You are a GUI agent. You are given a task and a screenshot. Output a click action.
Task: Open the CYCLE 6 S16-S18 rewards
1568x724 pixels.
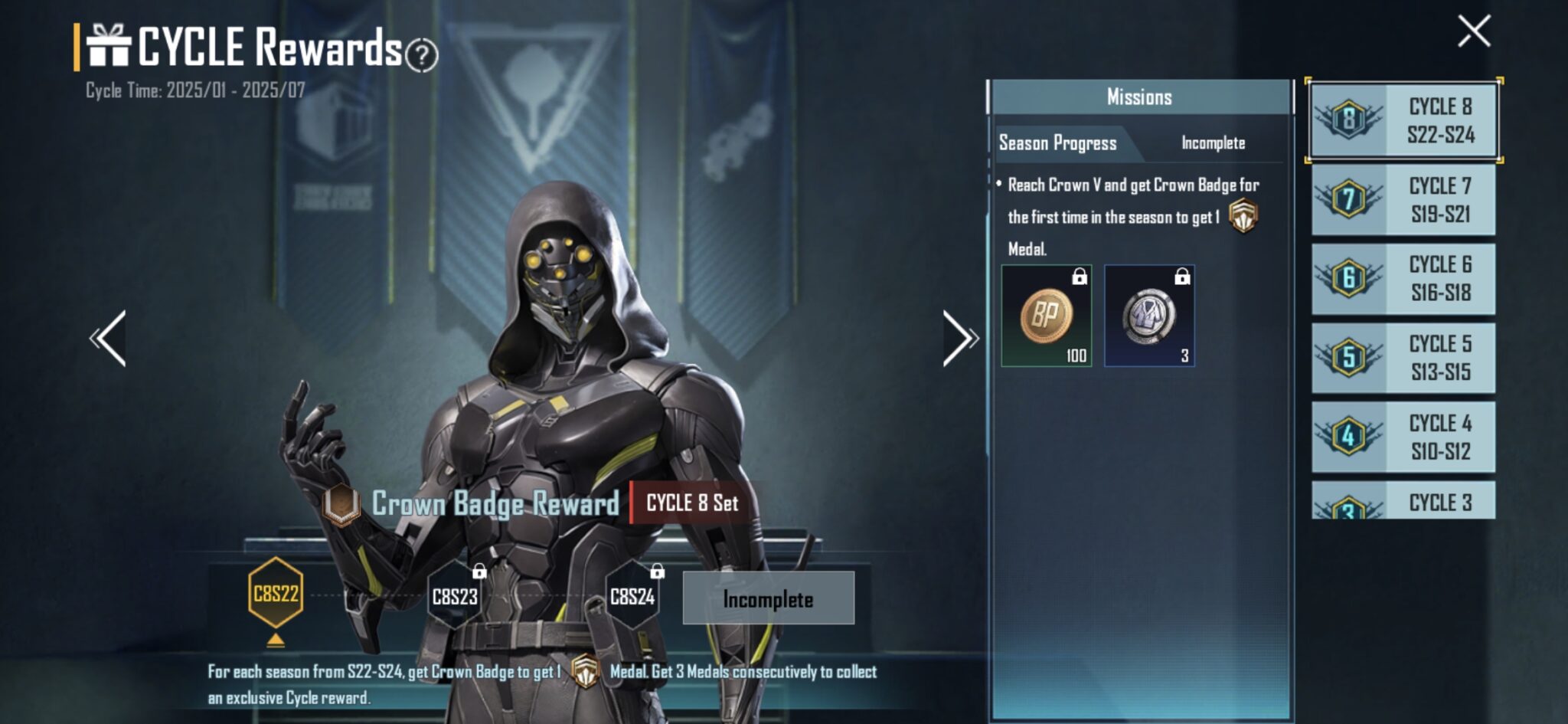click(1403, 279)
